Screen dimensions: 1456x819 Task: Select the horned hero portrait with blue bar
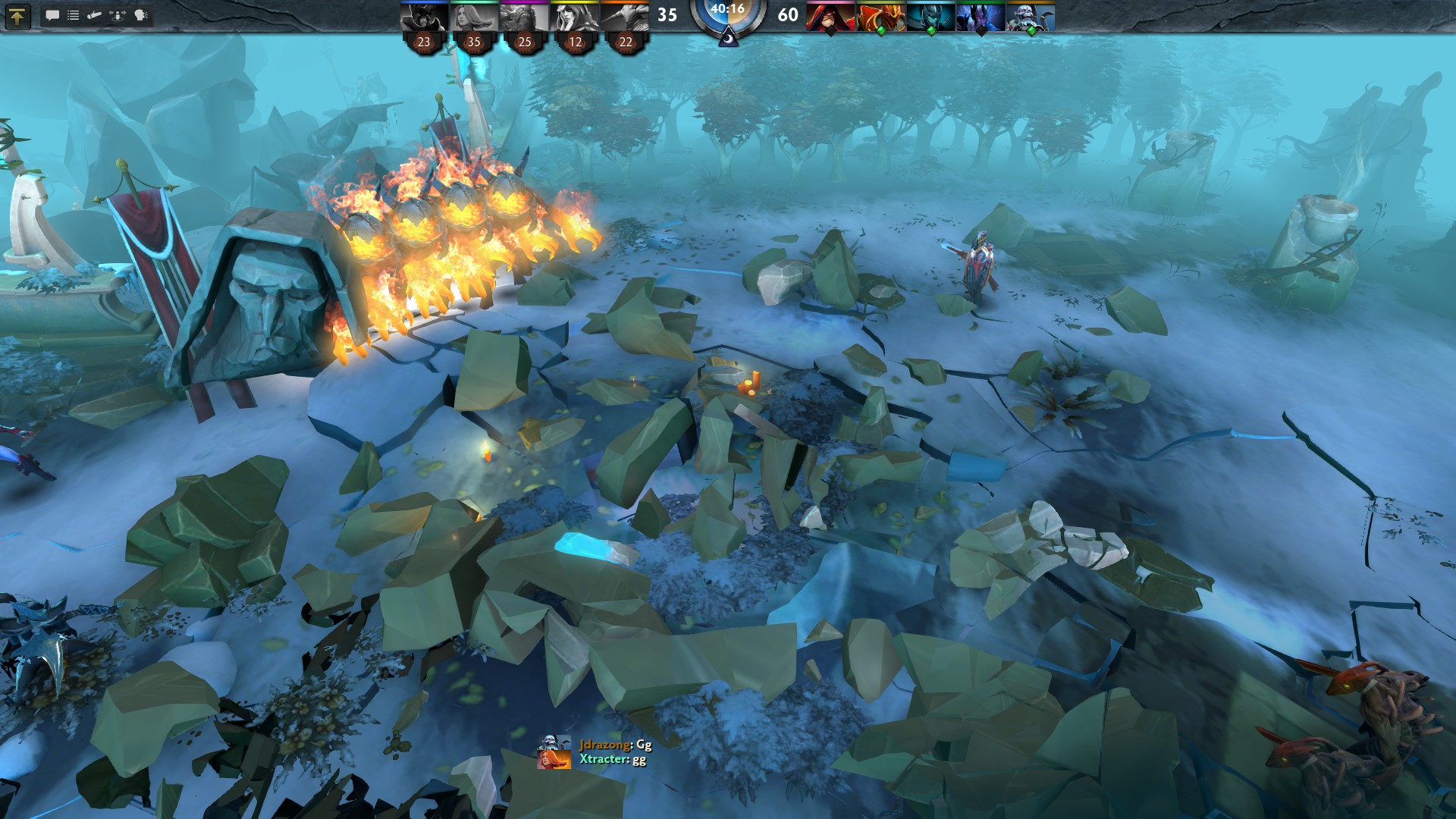(x=424, y=17)
